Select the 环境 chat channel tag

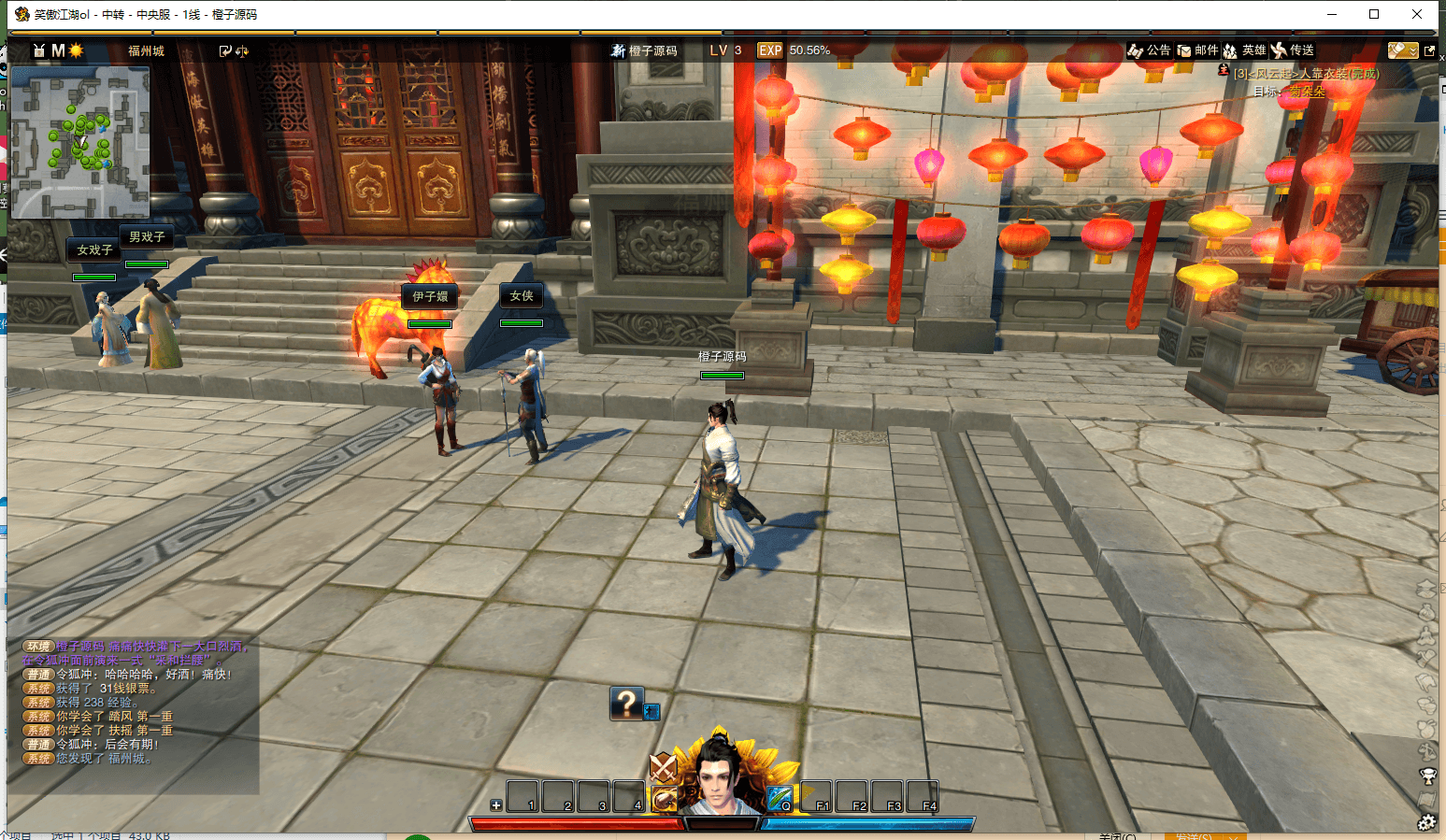(x=37, y=645)
